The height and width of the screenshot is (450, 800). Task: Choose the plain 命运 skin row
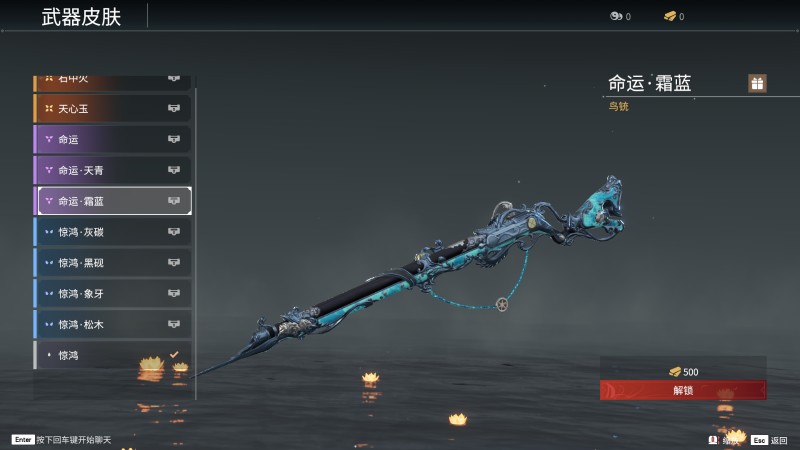[113, 139]
